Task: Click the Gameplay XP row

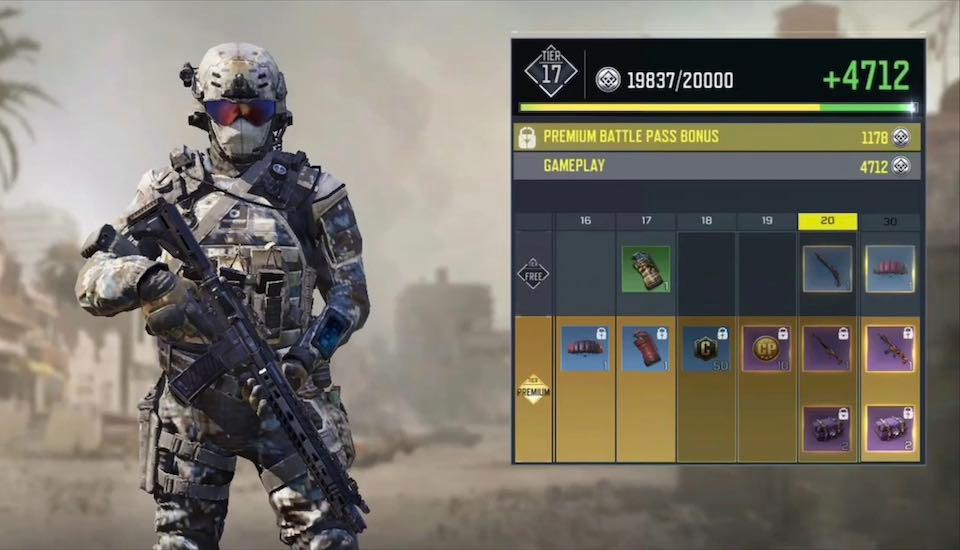Action: tap(716, 166)
